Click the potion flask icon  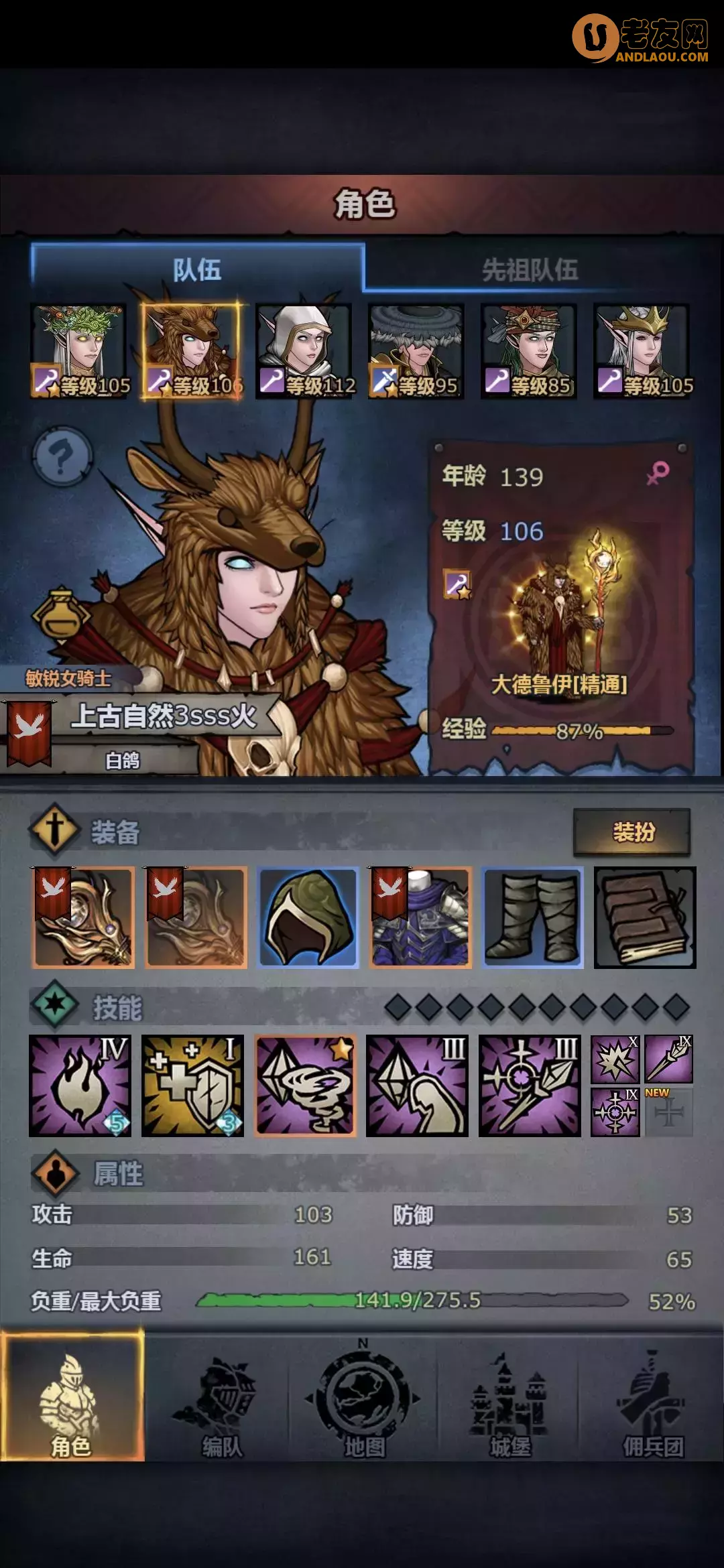(x=60, y=615)
